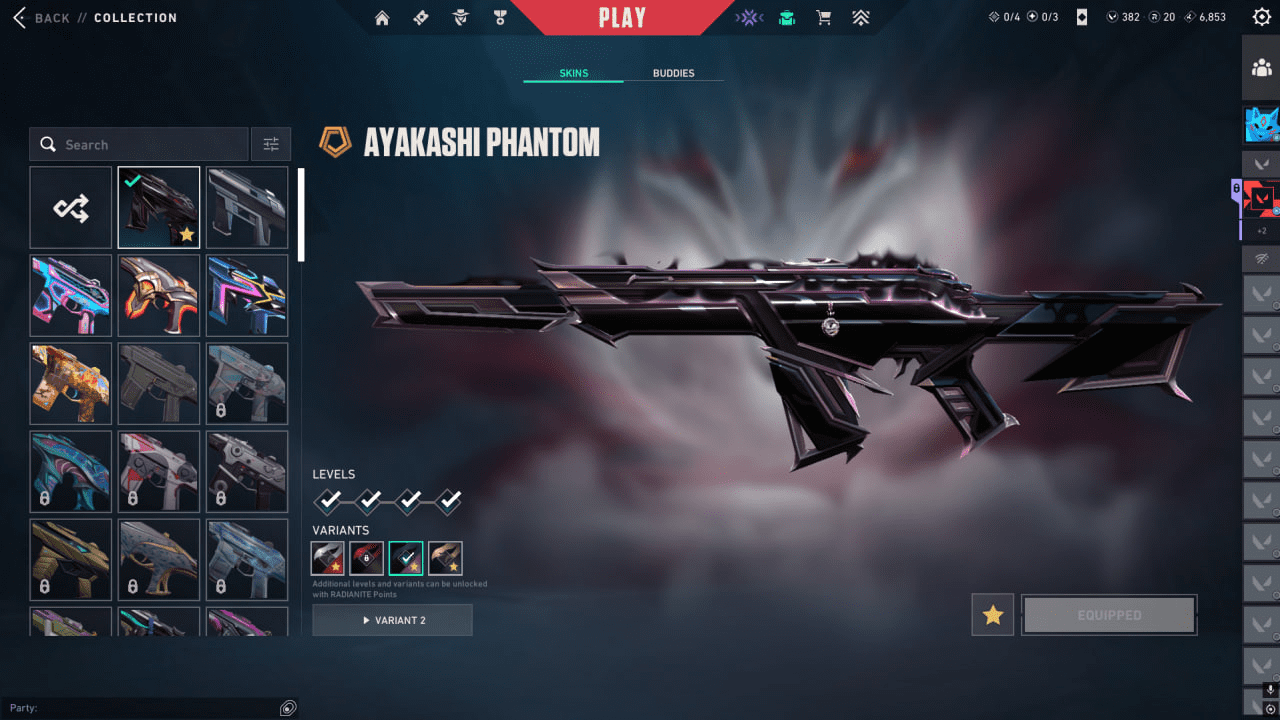Open the store cart icon
The height and width of the screenshot is (720, 1280).
tap(824, 18)
